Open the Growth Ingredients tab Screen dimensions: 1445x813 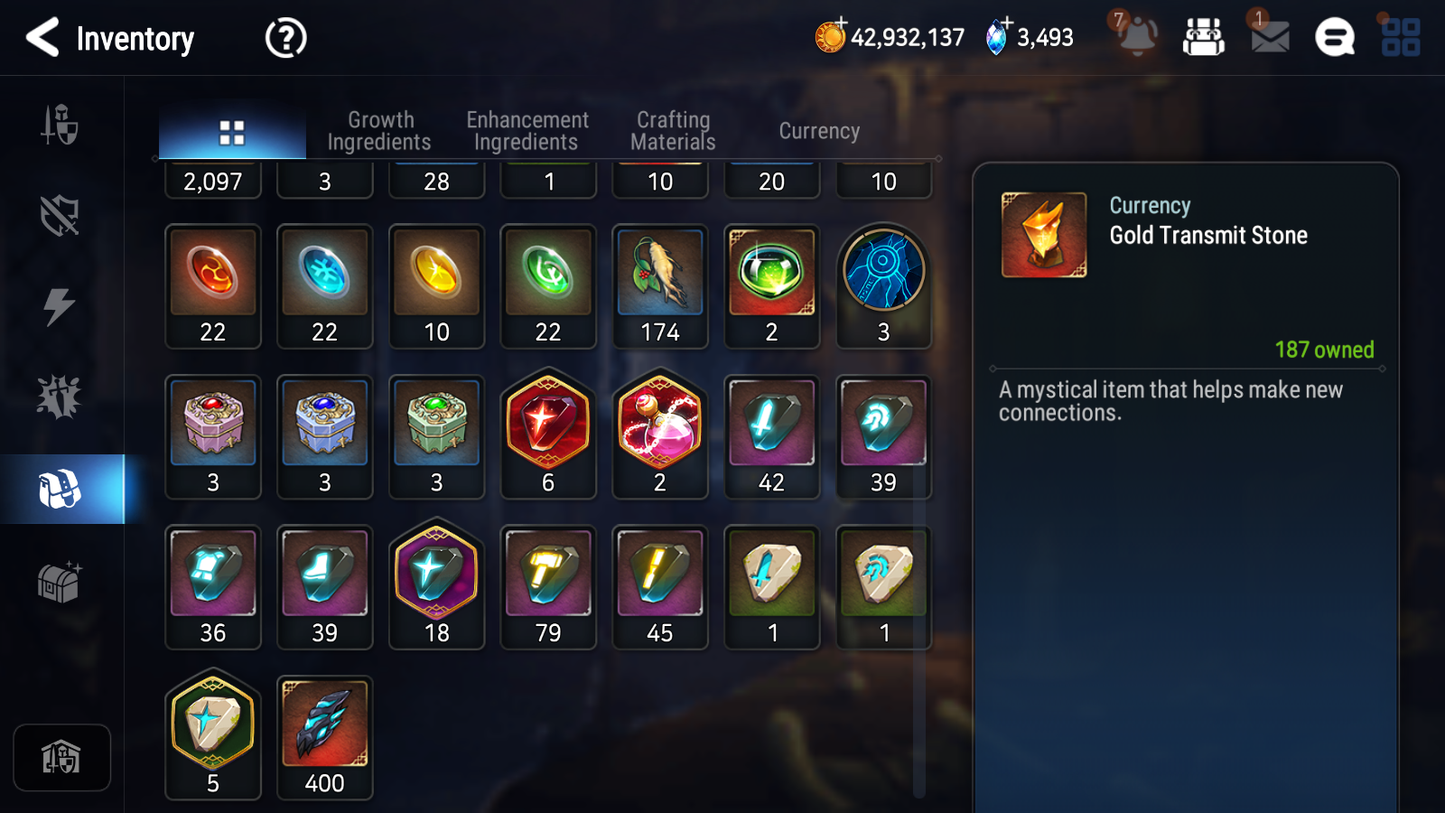tap(380, 130)
